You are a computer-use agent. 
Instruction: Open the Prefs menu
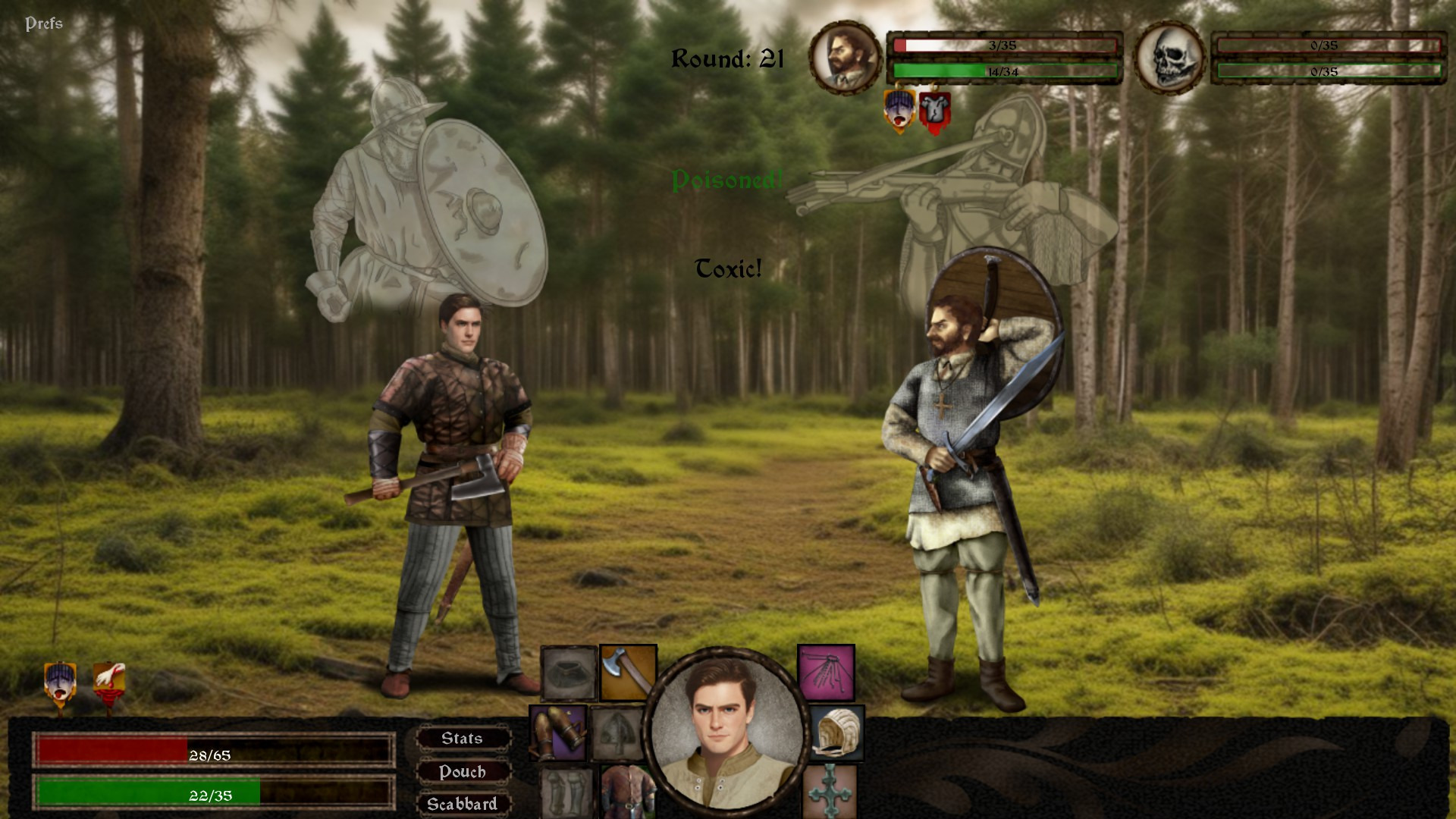coord(44,24)
